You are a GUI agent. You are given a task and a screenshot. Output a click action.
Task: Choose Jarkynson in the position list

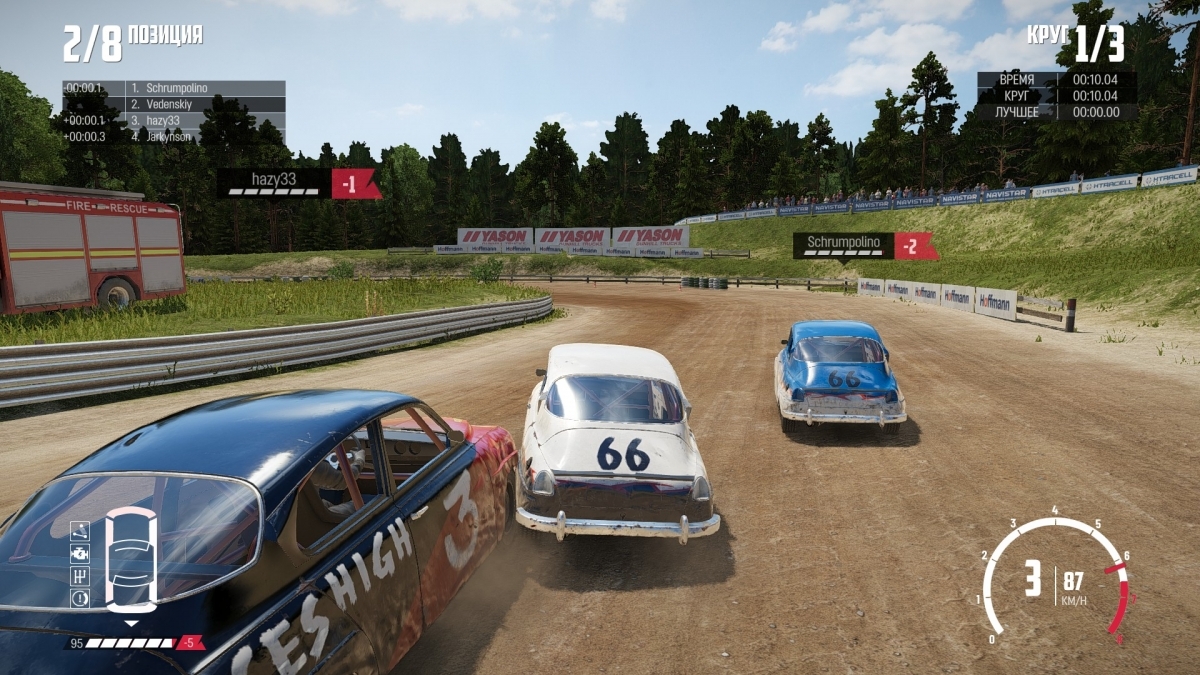pyautogui.click(x=173, y=136)
